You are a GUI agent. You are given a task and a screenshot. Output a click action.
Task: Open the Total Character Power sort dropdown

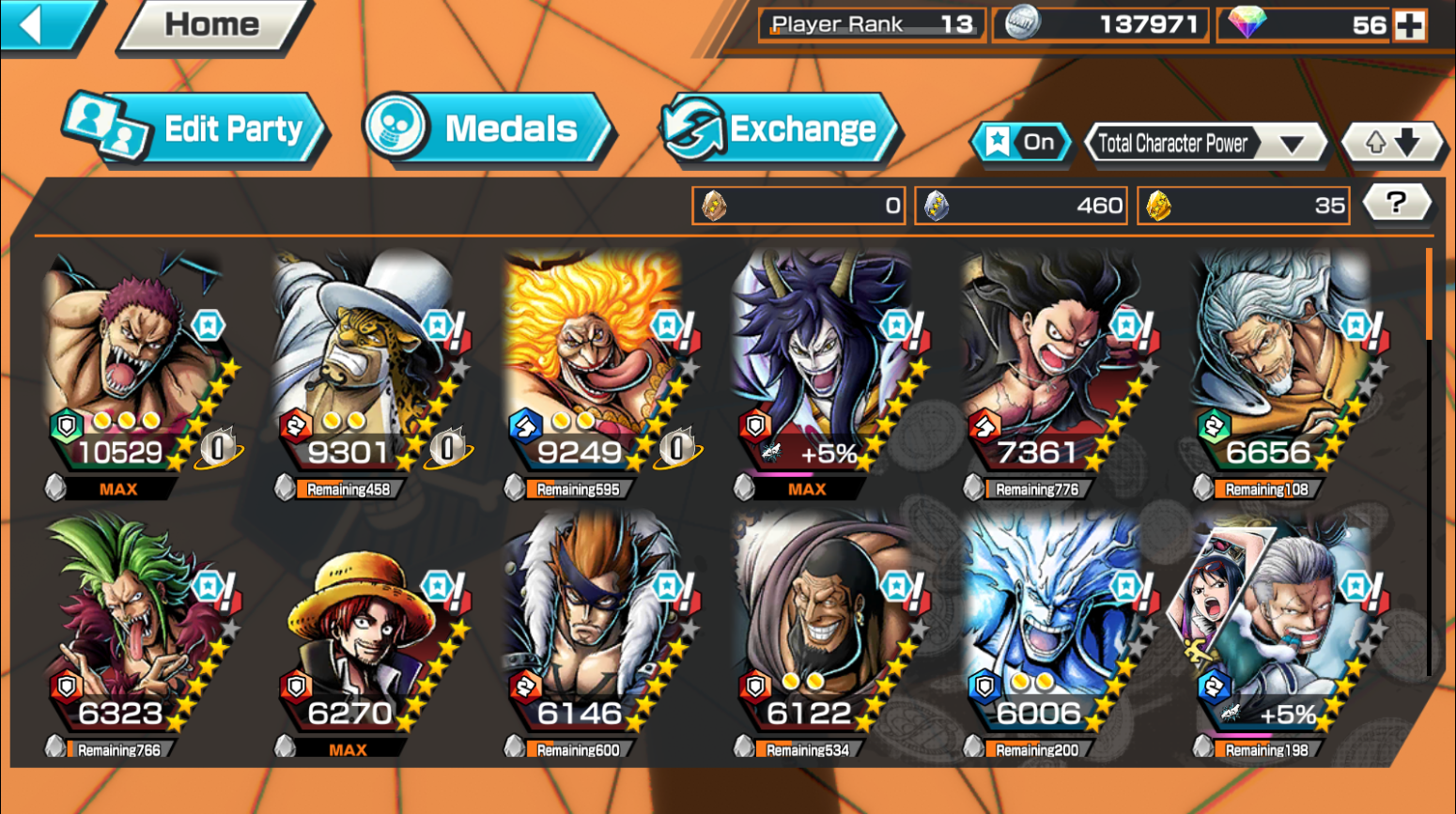tap(1205, 144)
